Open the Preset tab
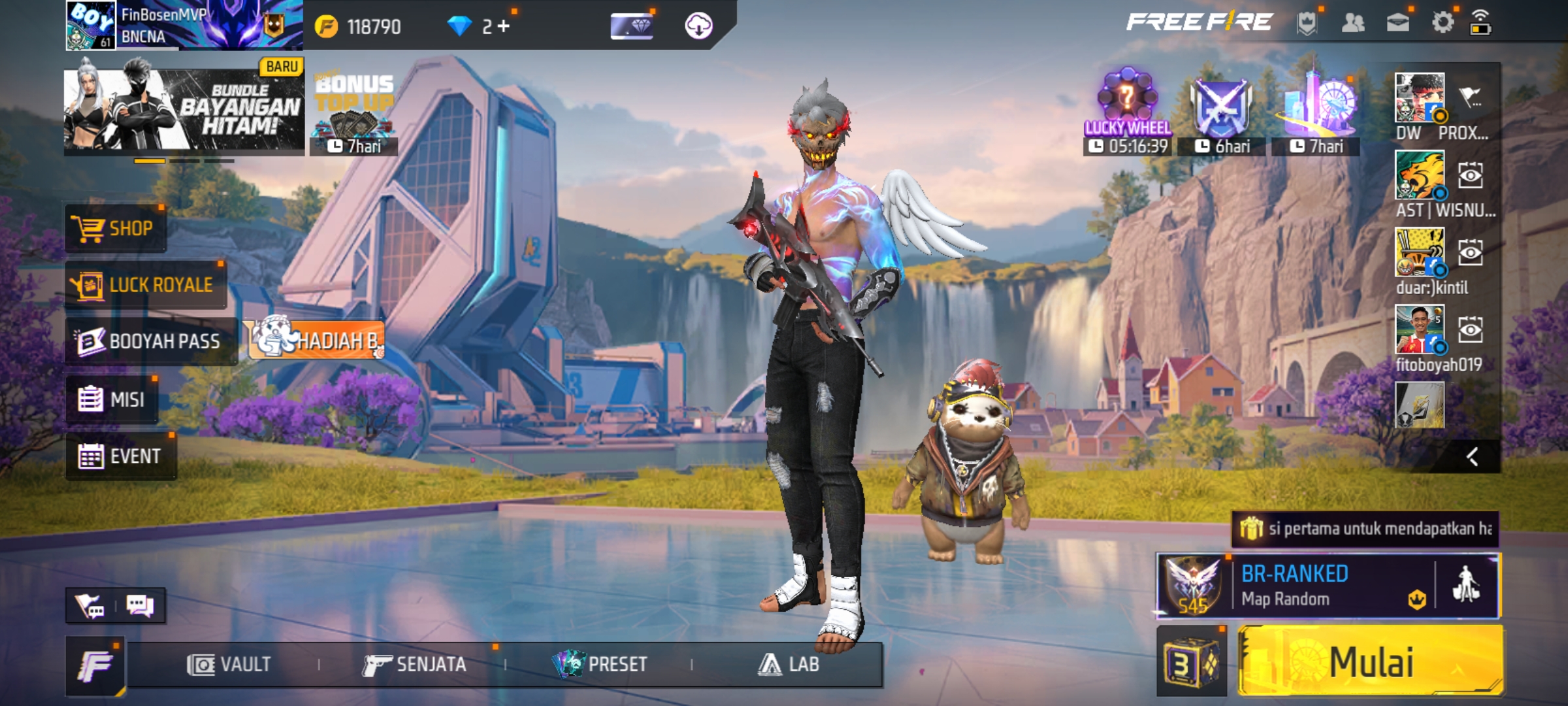The height and width of the screenshot is (706, 1568). [600, 665]
